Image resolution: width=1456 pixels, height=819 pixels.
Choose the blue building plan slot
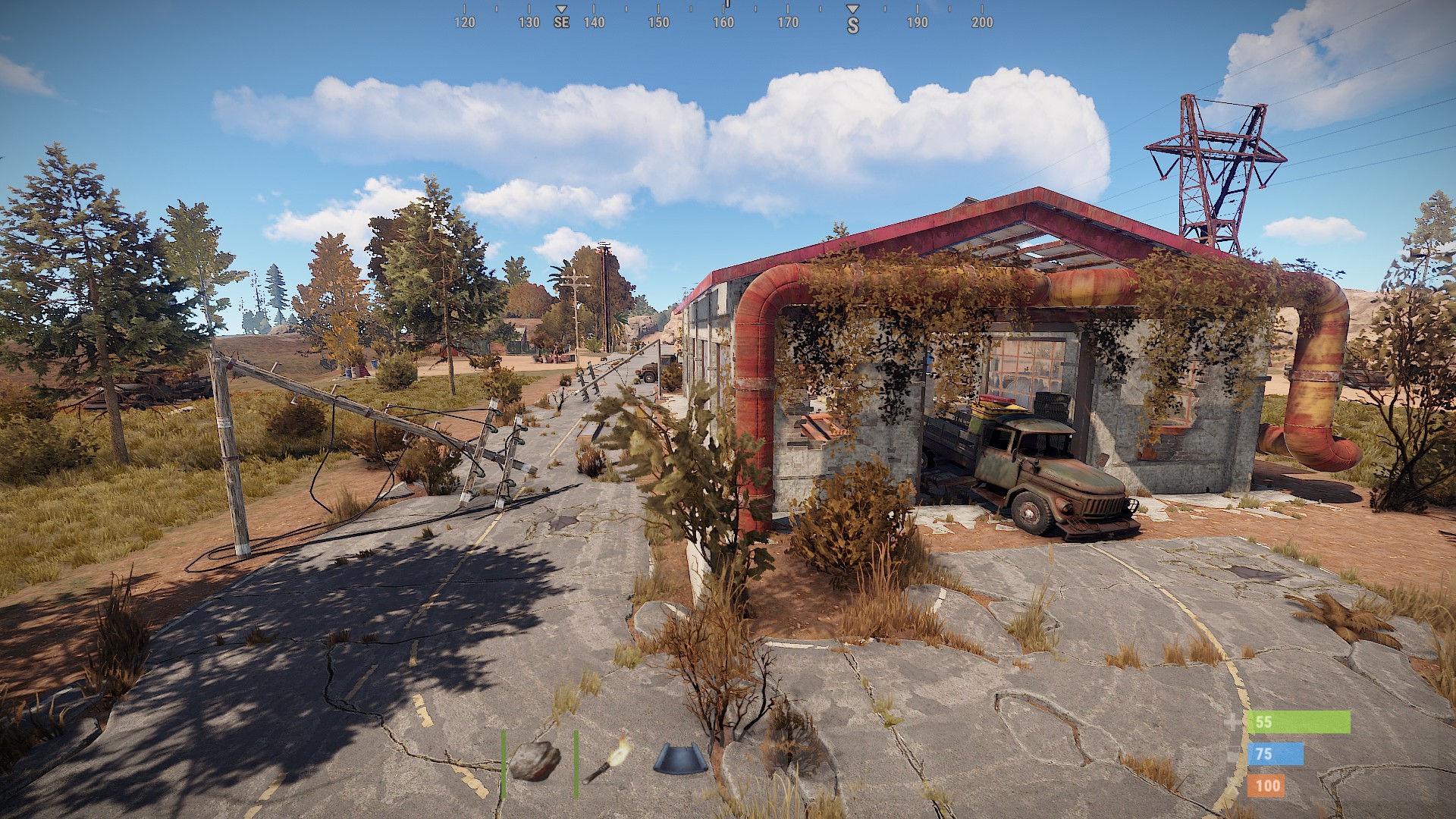coord(680,759)
